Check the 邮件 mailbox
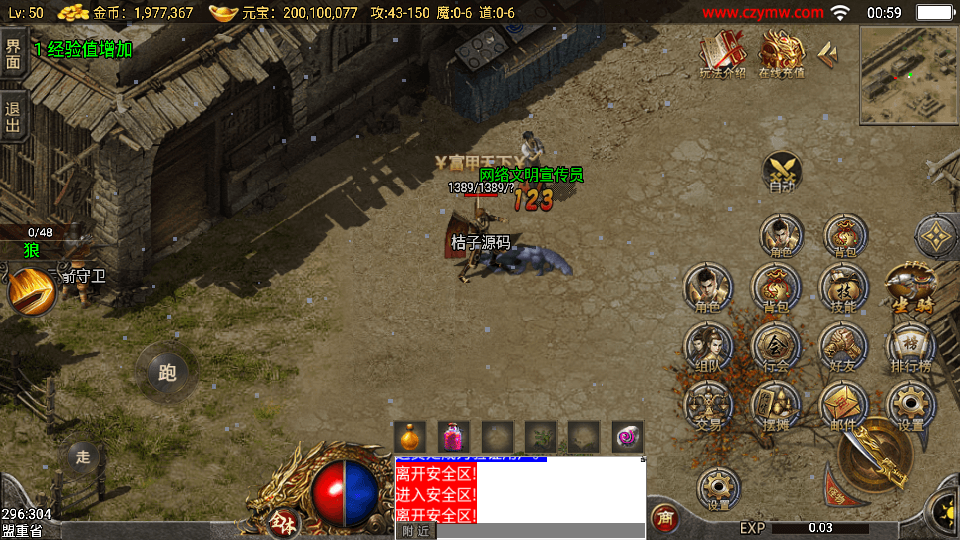The height and width of the screenshot is (540, 960). click(x=843, y=406)
